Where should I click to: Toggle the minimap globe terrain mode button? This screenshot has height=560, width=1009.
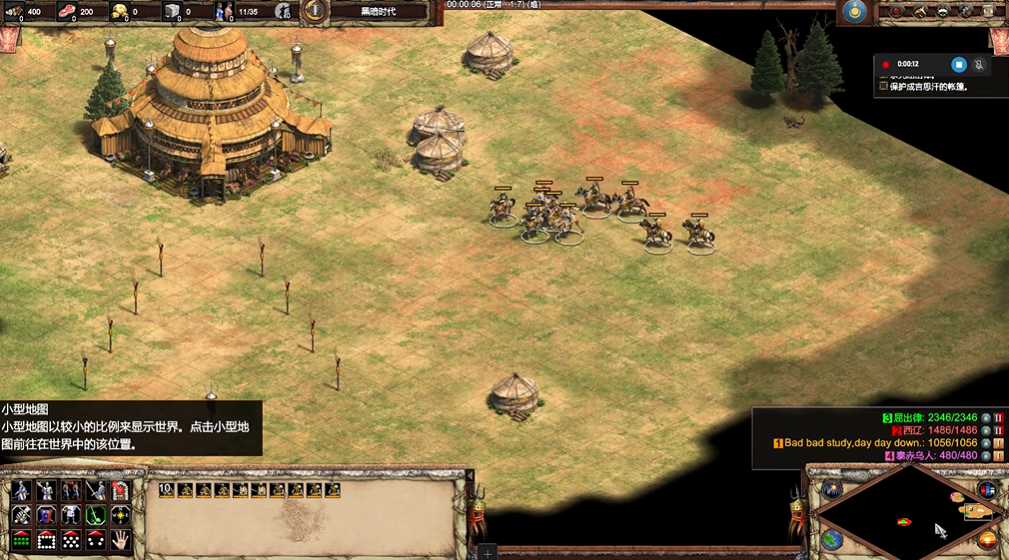point(832,541)
